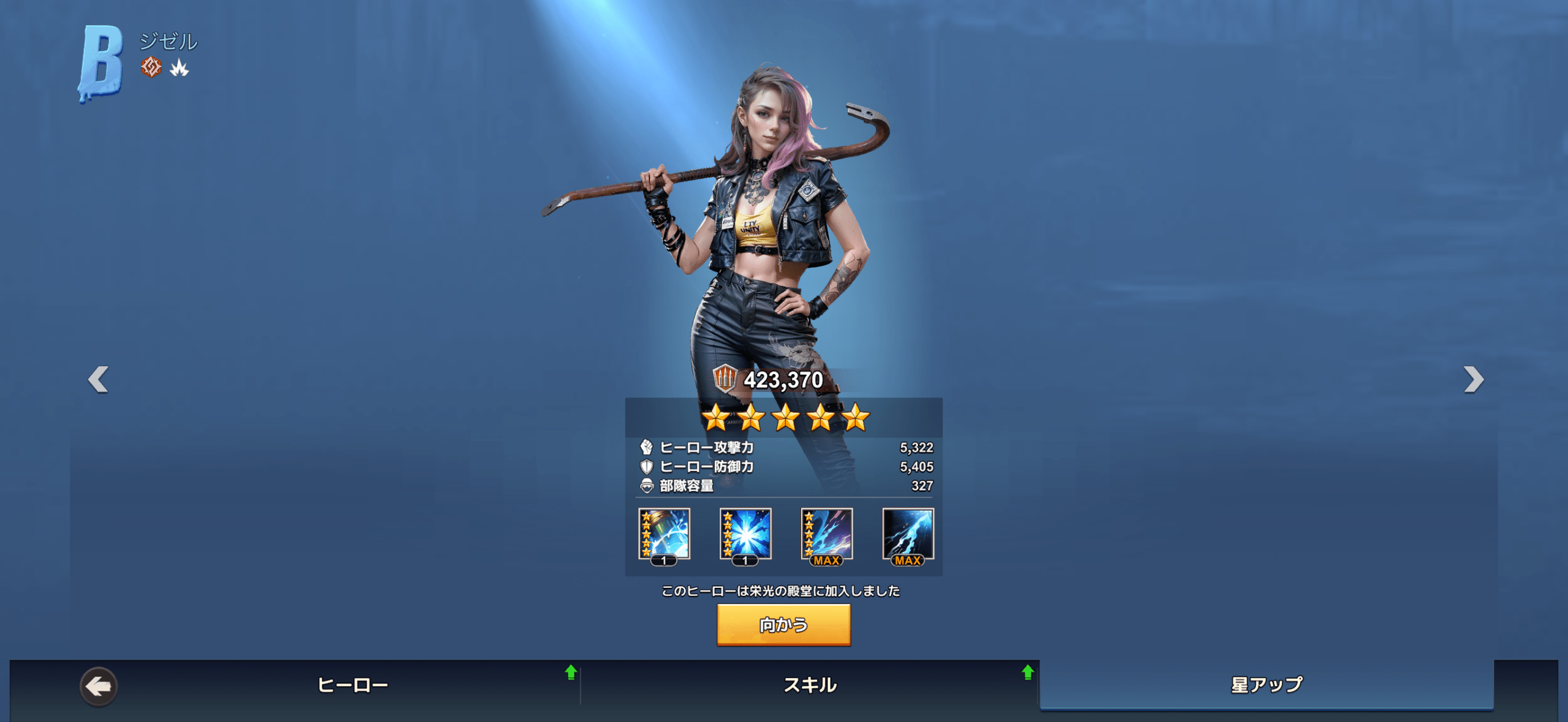Open the スキル tab
This screenshot has width=1568, height=722.
(810, 685)
